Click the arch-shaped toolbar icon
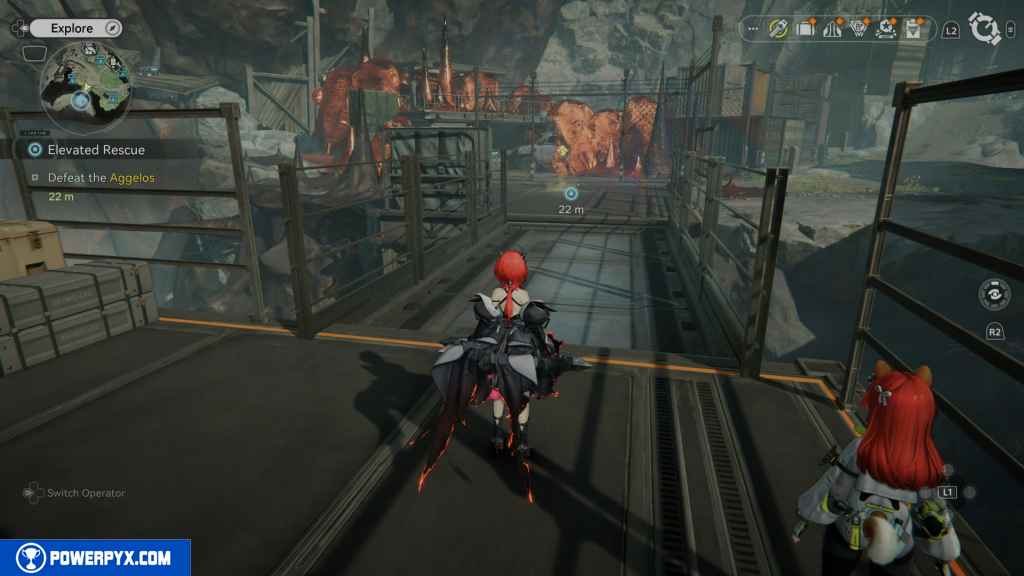The image size is (1024, 576). (832, 29)
